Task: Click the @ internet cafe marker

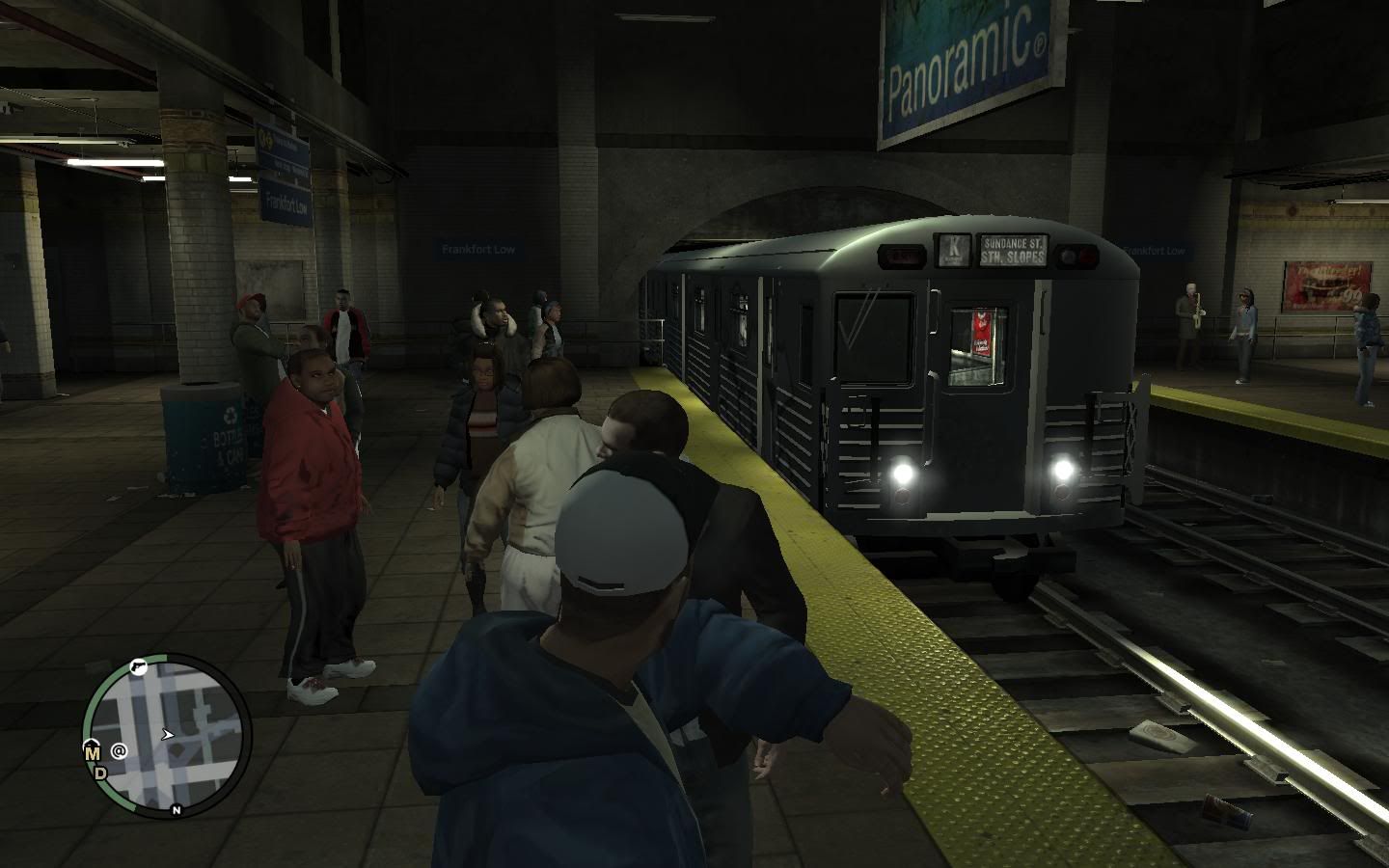Action: 120,749
